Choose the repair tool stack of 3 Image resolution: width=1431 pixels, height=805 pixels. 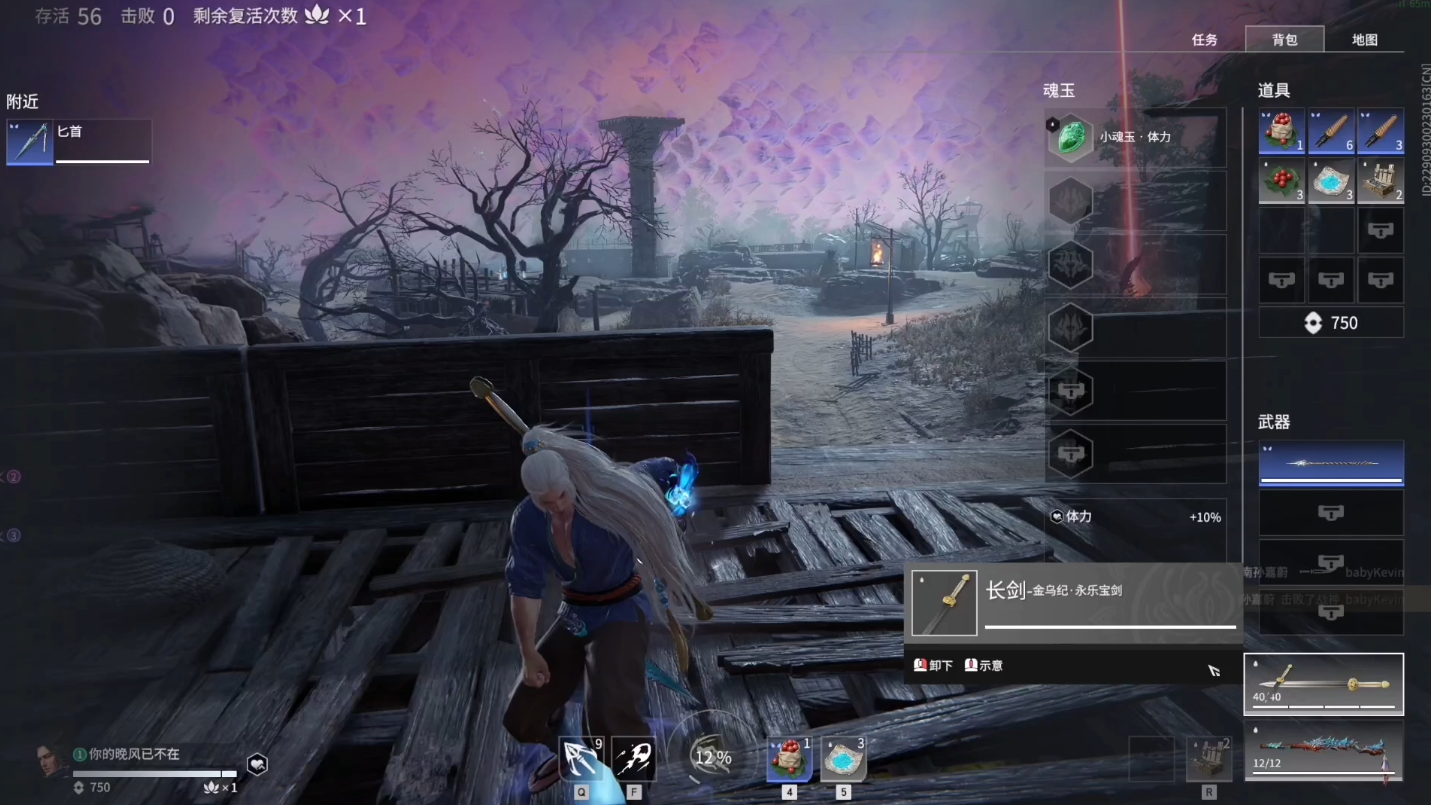1380,131
